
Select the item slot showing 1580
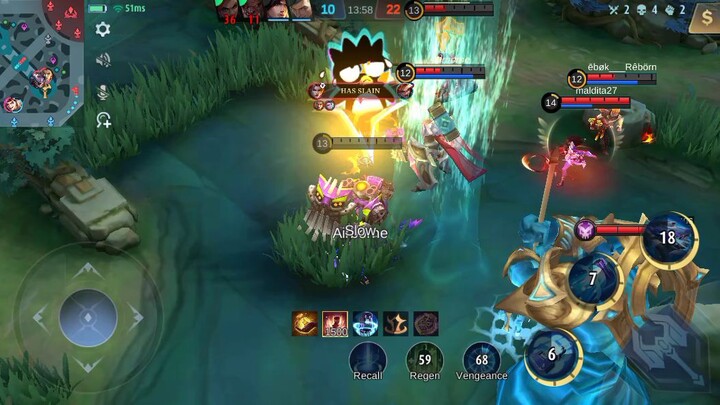coord(335,324)
